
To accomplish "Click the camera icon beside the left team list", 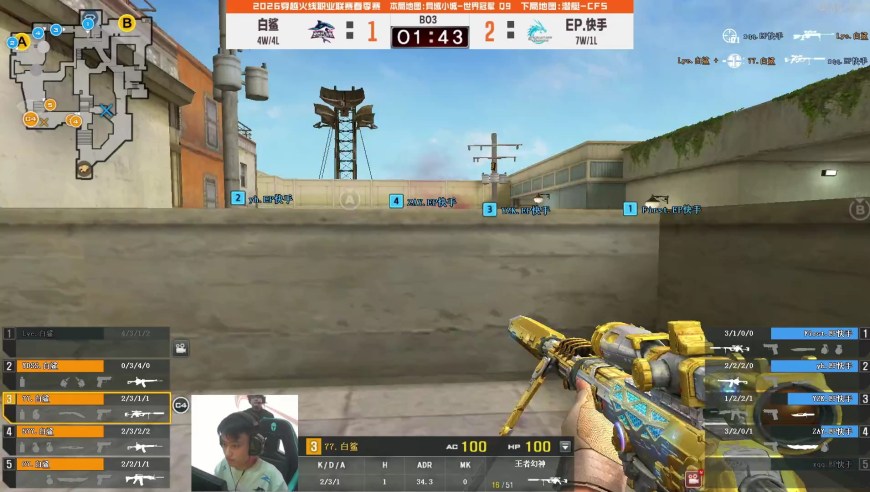I will (181, 348).
